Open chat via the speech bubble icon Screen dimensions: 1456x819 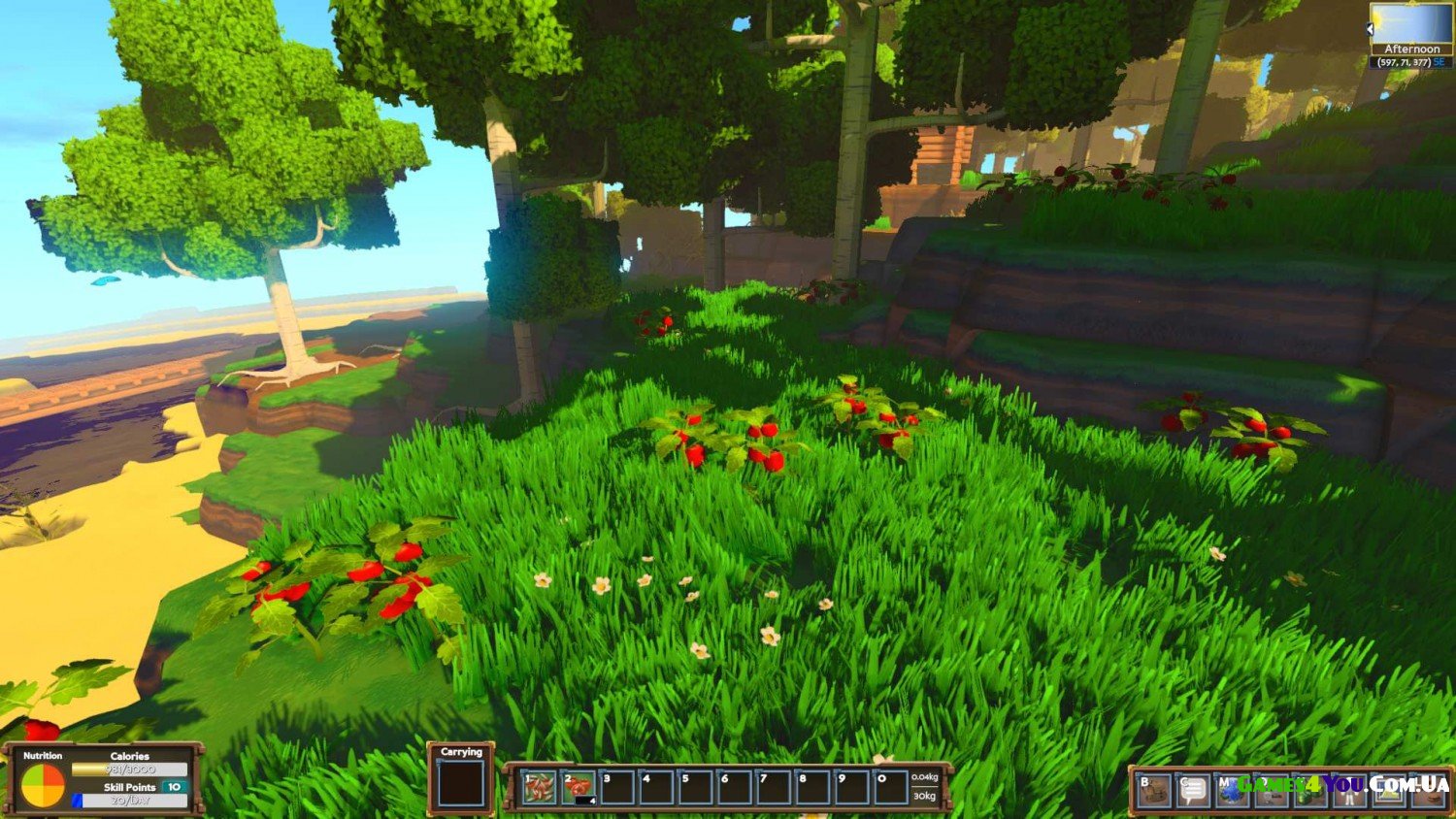(1192, 790)
